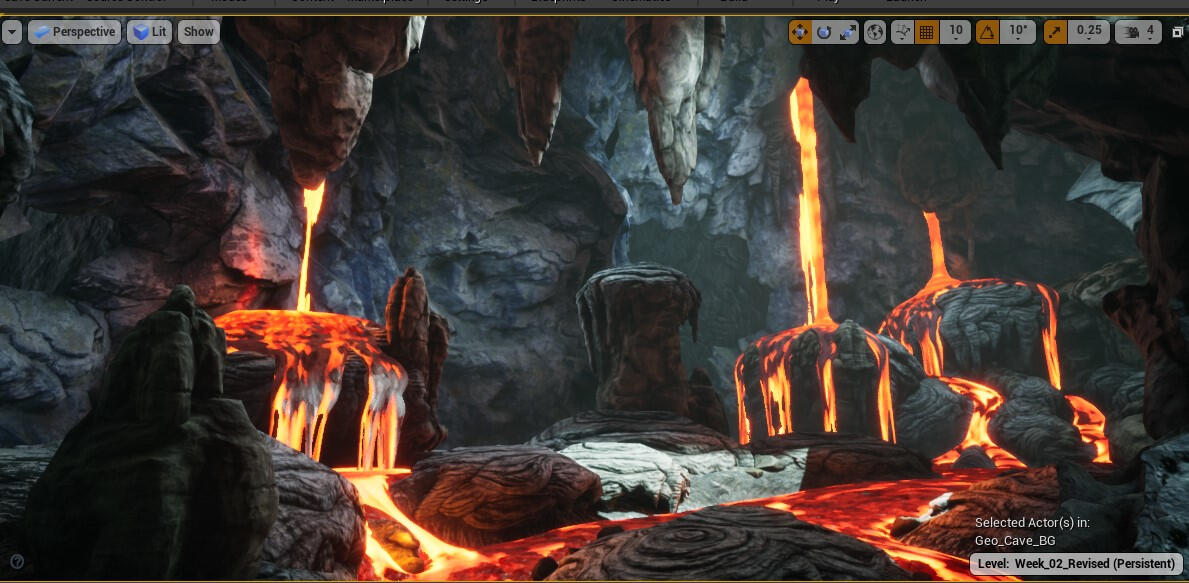Toggle world/local coordinate space globe
The width and height of the screenshot is (1189, 583).
(x=875, y=32)
